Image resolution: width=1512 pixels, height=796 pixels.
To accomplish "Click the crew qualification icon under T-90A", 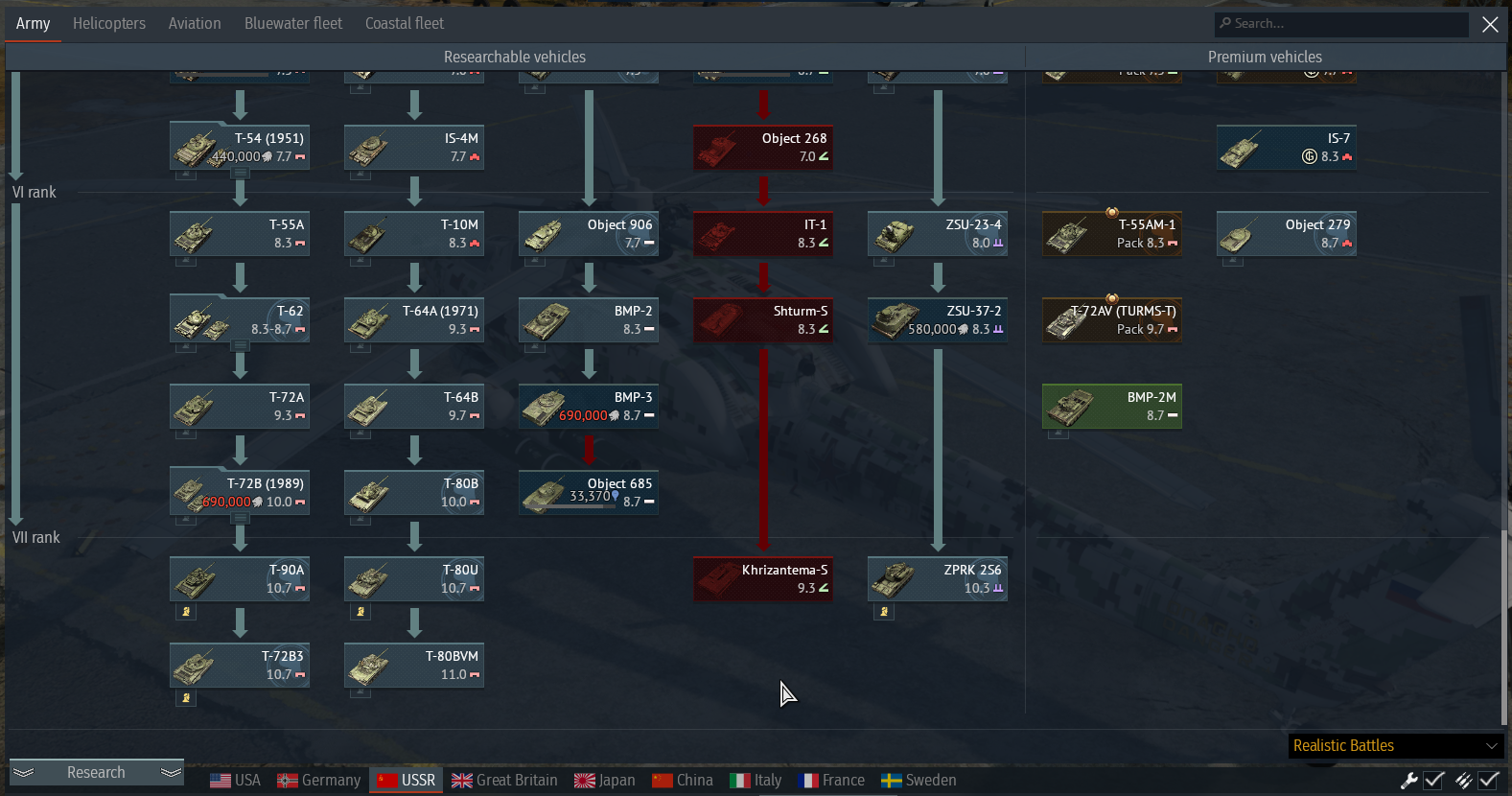I will click(185, 611).
